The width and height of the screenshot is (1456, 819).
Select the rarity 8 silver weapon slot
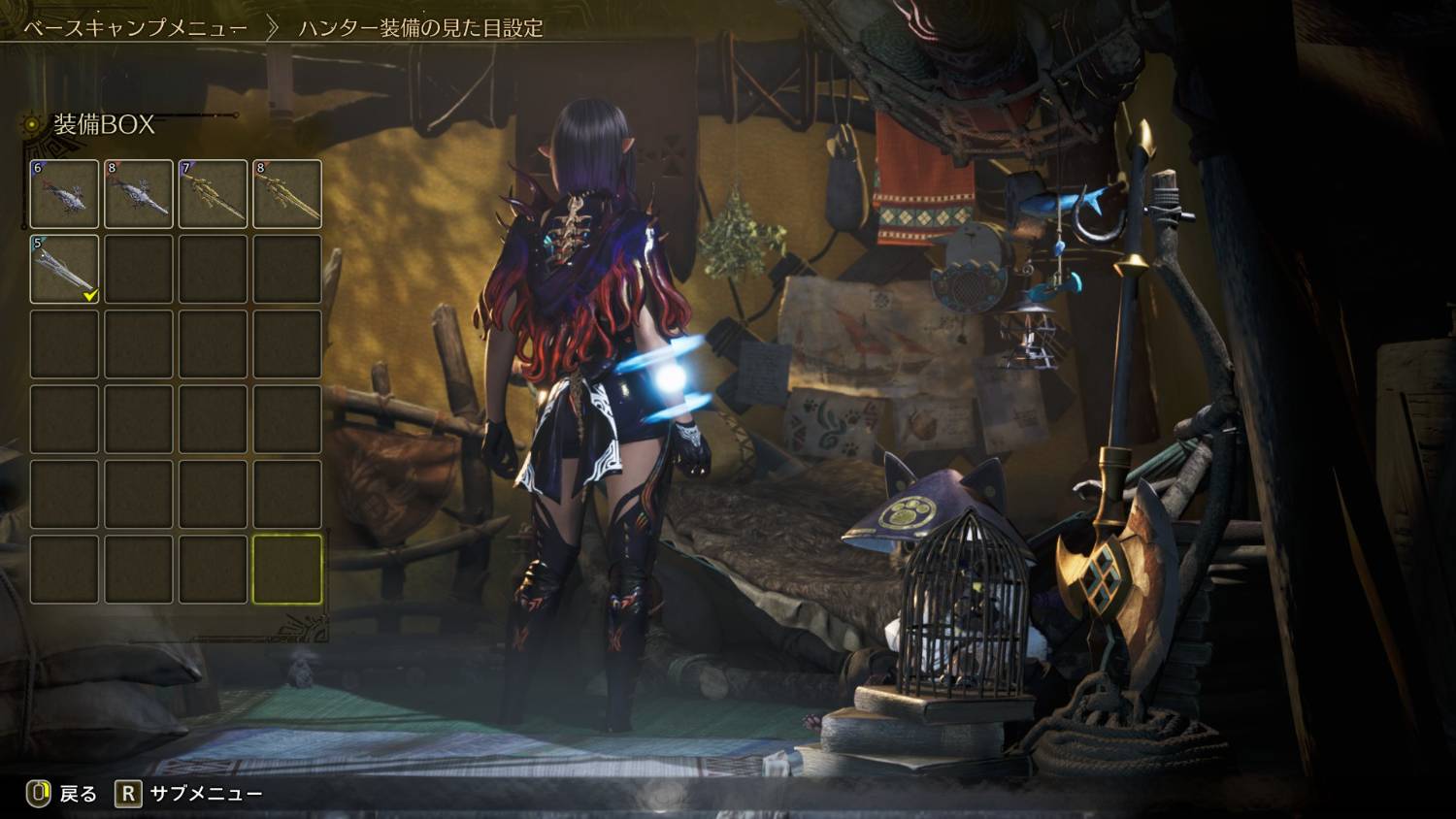(139, 194)
